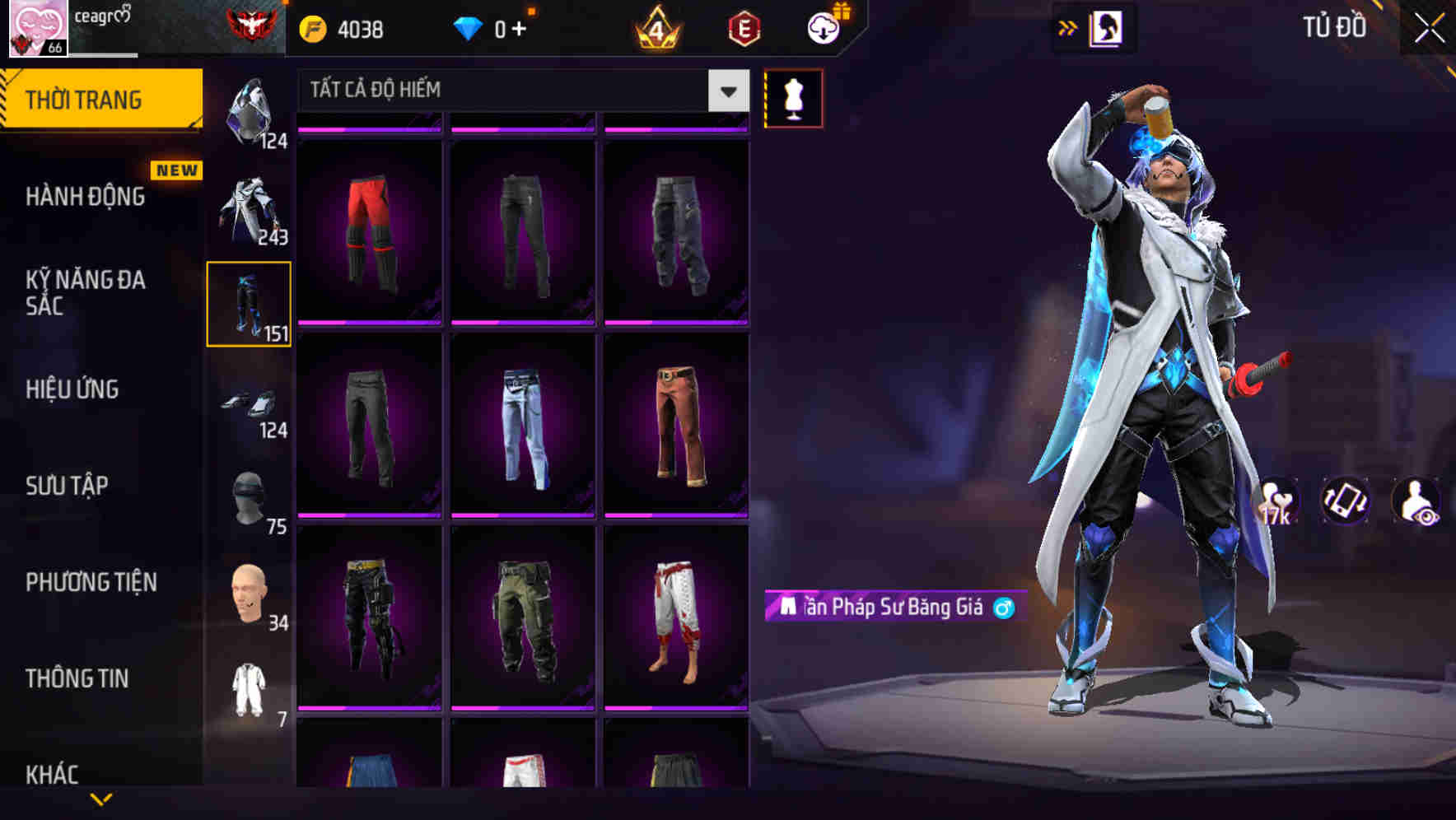Open the HIỆU ỨNG section
The width and height of the screenshot is (1456, 820).
74,389
